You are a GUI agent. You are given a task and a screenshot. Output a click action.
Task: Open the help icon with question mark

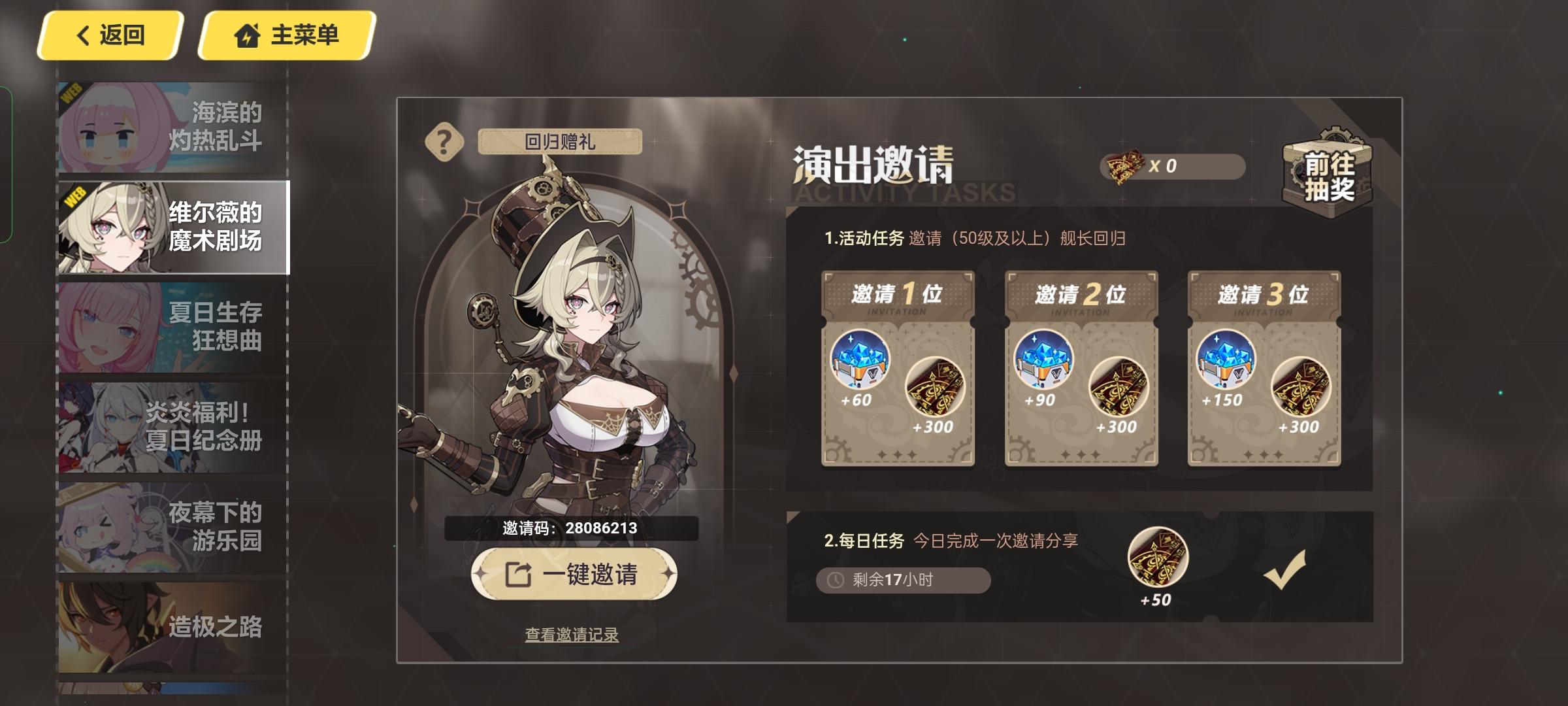pos(445,141)
